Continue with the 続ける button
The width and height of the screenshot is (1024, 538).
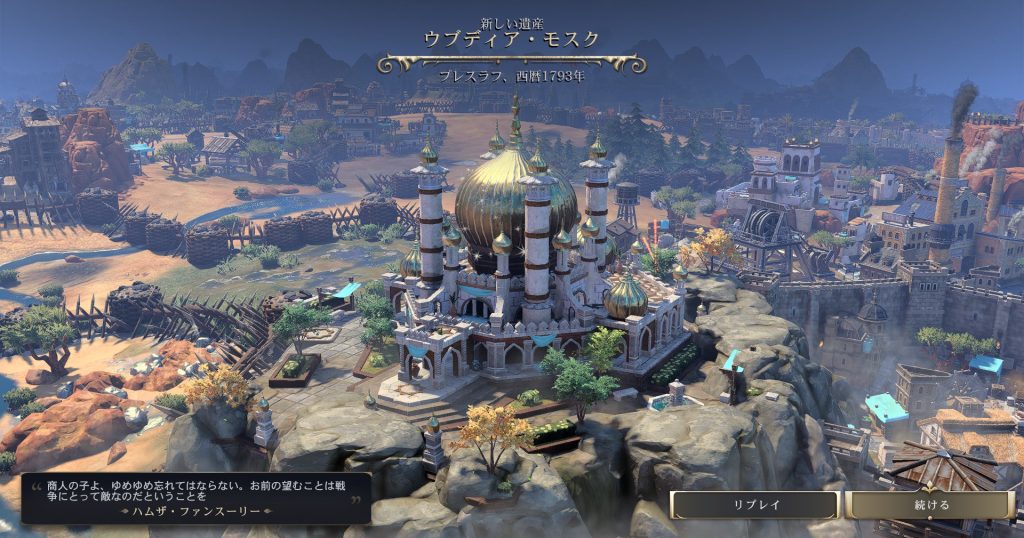click(x=930, y=505)
